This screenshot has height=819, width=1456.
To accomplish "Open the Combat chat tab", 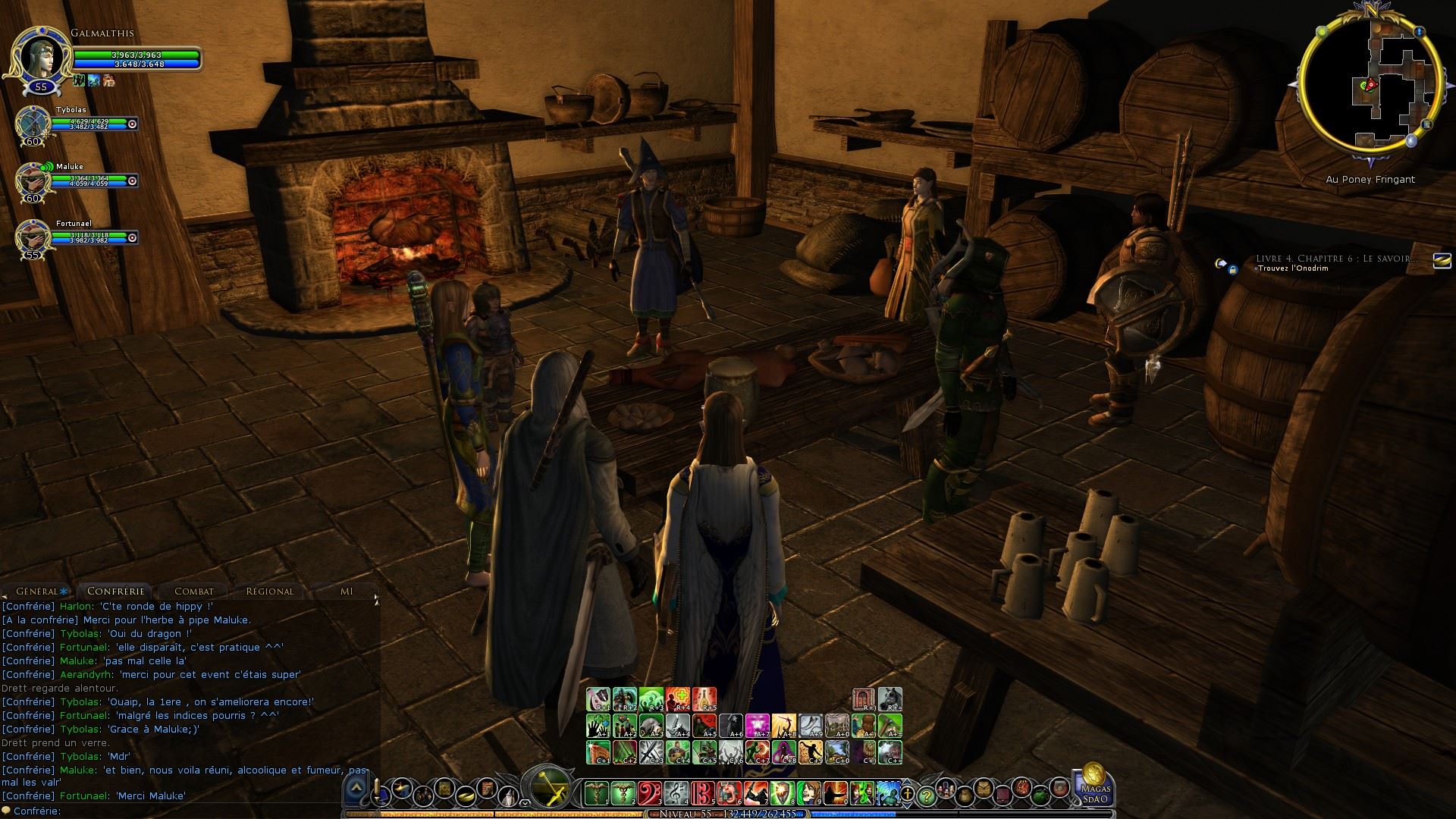I will (x=194, y=591).
